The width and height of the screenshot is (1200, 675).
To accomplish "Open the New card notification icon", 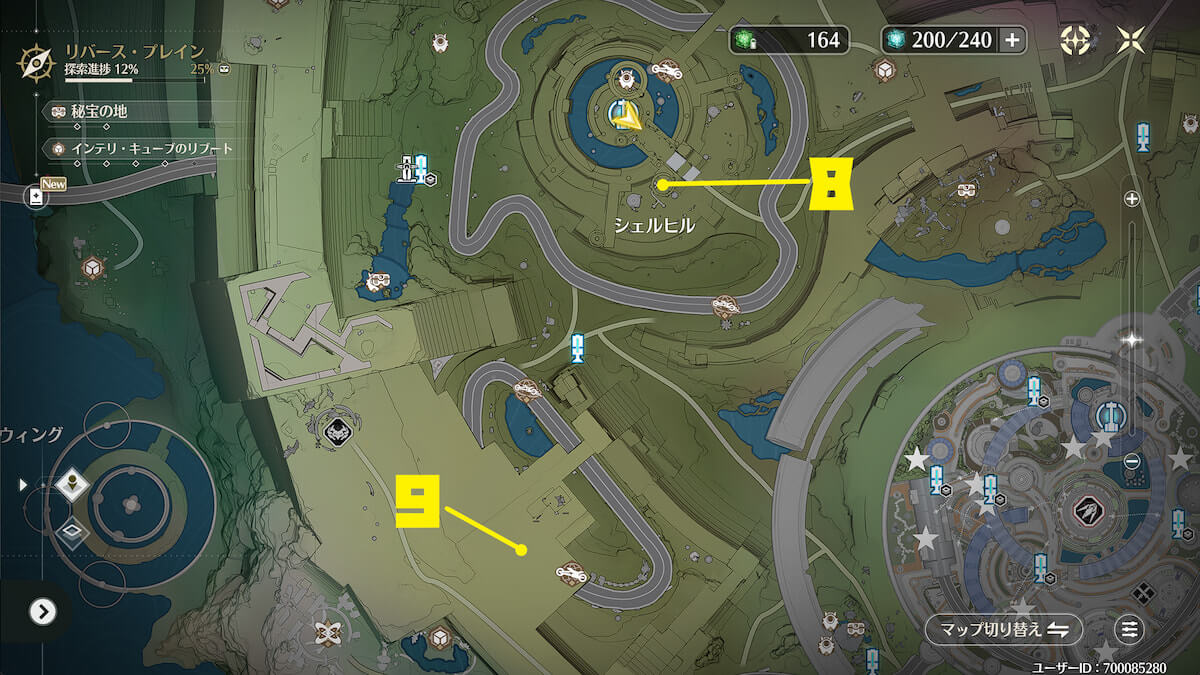I will [x=37, y=196].
